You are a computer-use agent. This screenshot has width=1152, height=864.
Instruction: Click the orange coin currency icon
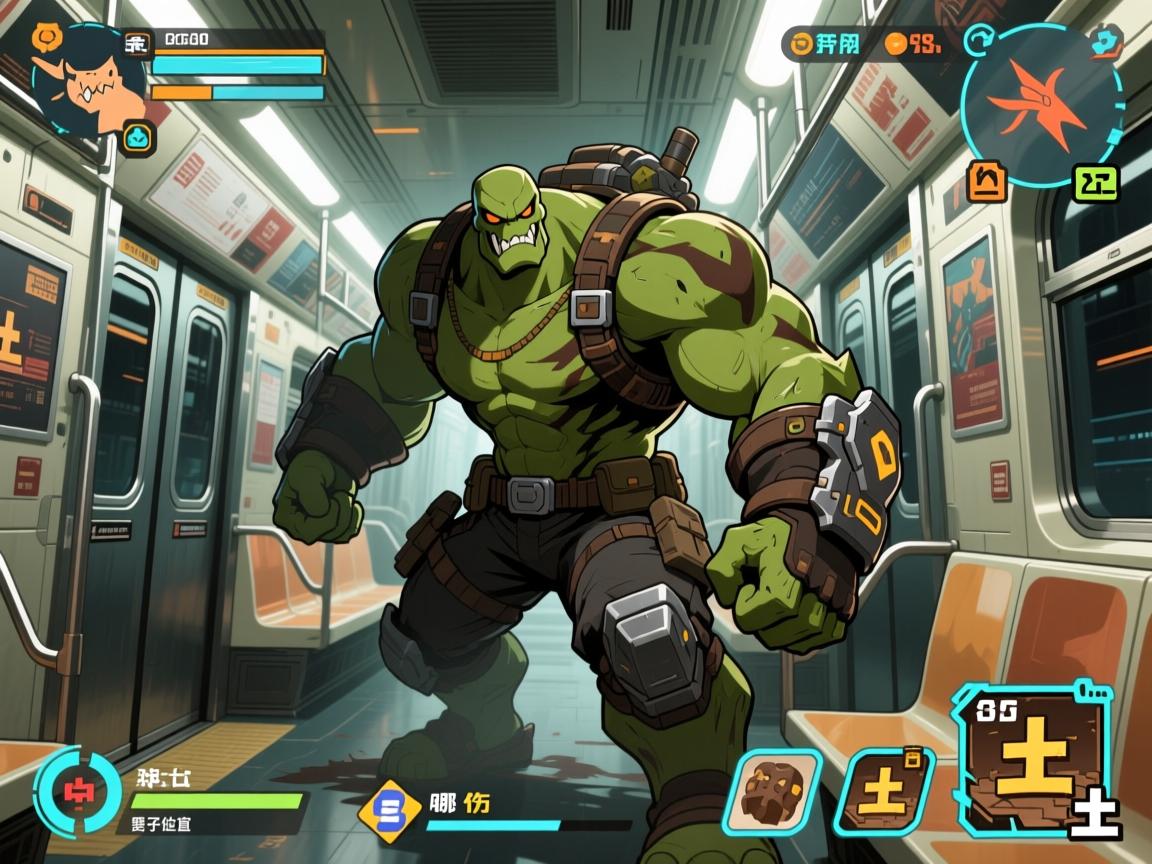896,43
